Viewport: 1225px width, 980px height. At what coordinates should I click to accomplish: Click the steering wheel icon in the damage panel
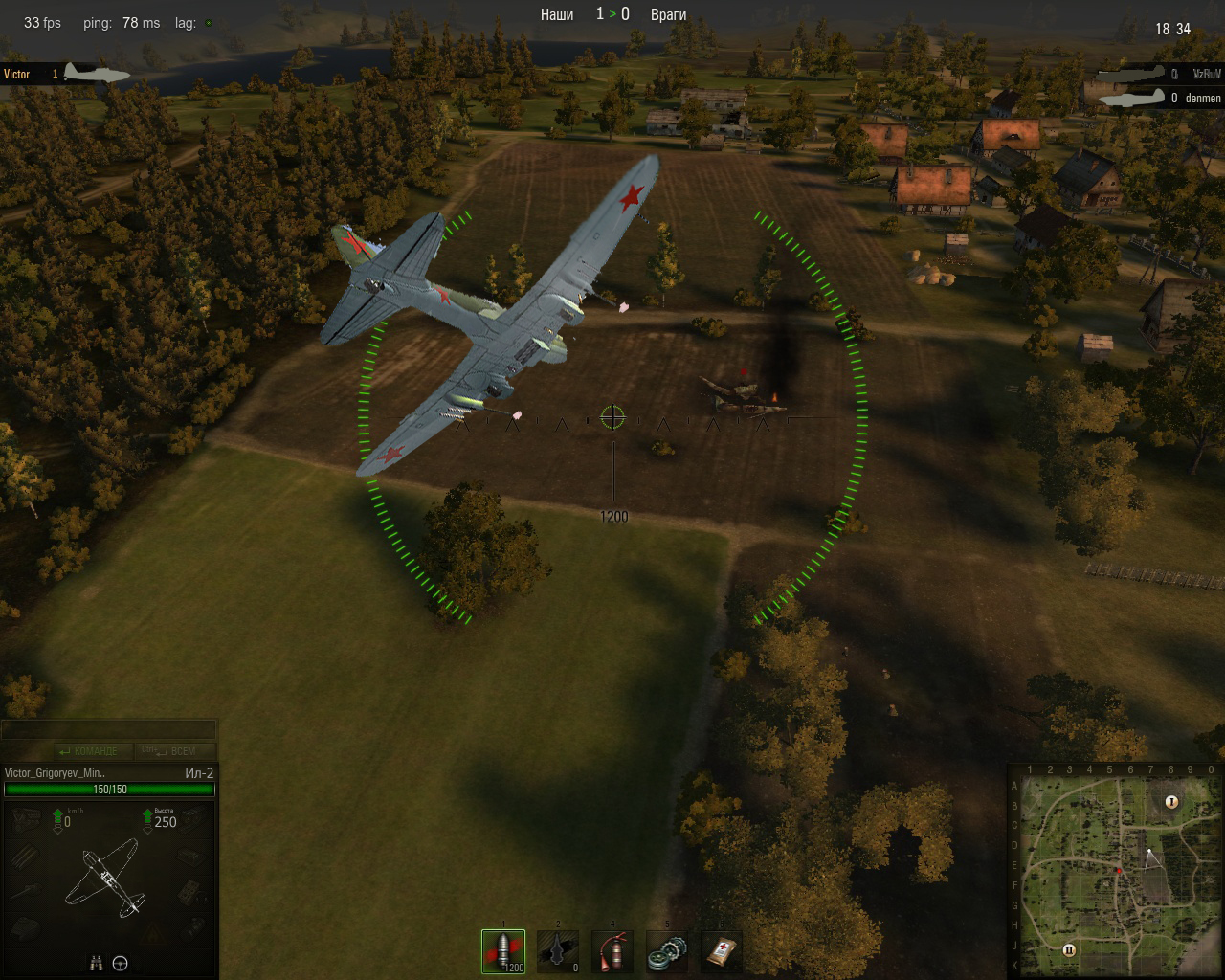(121, 964)
